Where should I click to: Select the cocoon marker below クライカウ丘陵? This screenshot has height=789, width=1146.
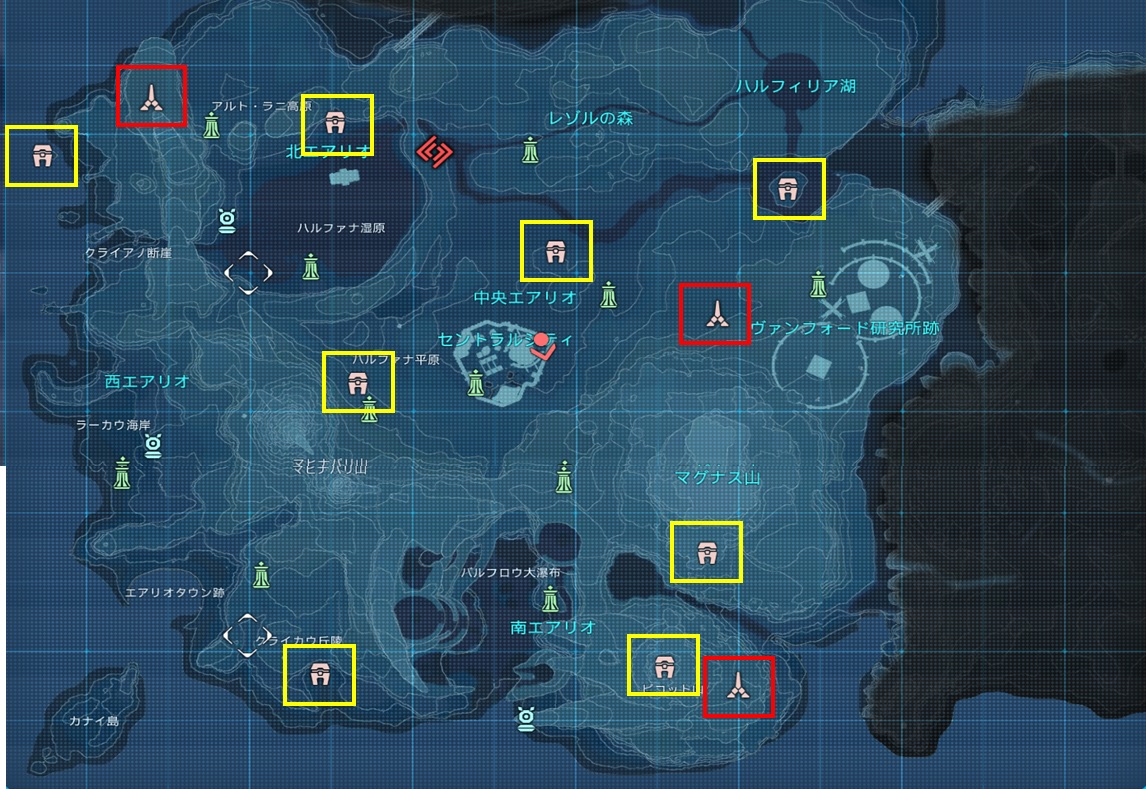click(319, 674)
